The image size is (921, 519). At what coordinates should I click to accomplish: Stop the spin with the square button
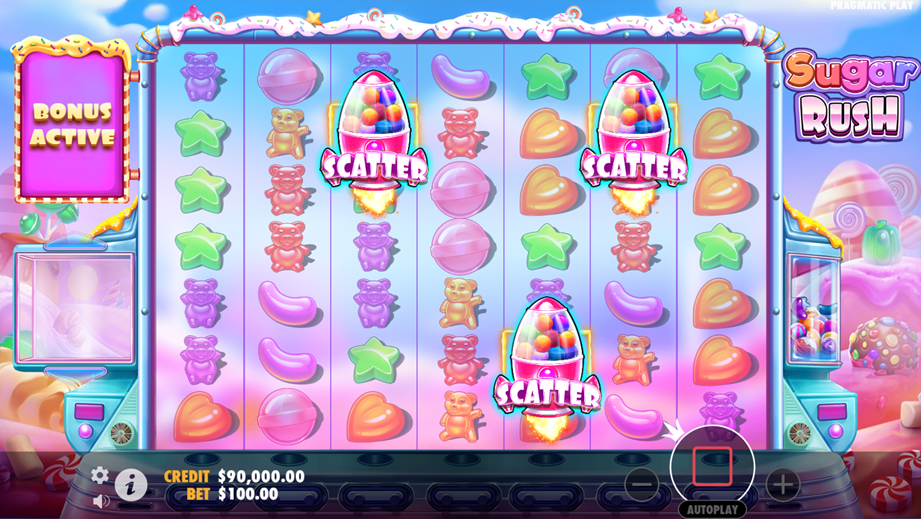(712, 466)
